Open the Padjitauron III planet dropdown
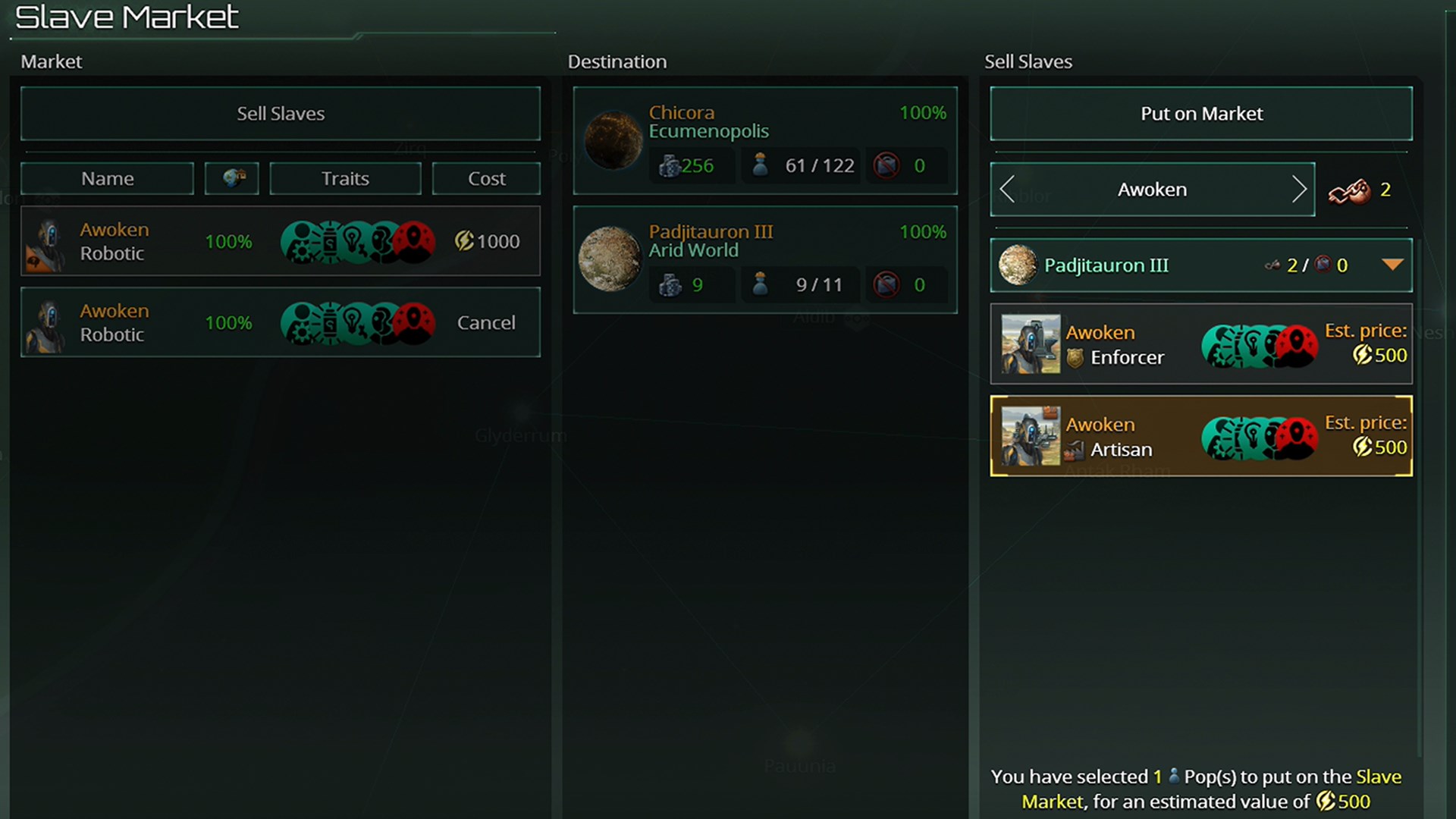 click(1392, 265)
